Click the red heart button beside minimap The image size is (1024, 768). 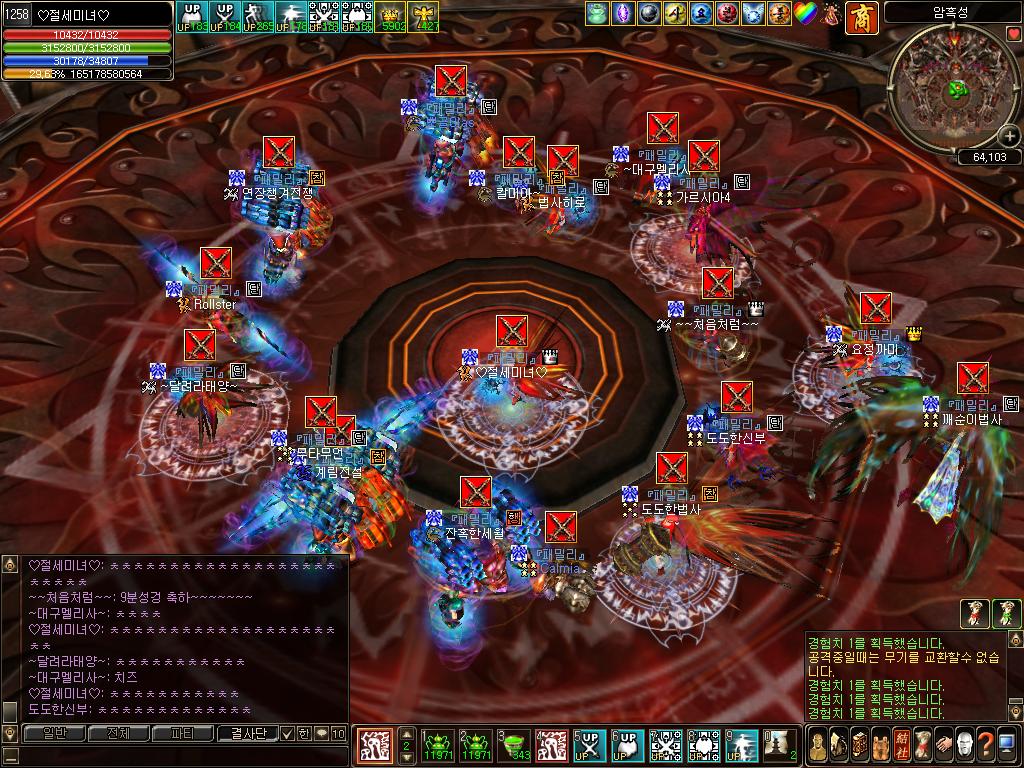1014,34
